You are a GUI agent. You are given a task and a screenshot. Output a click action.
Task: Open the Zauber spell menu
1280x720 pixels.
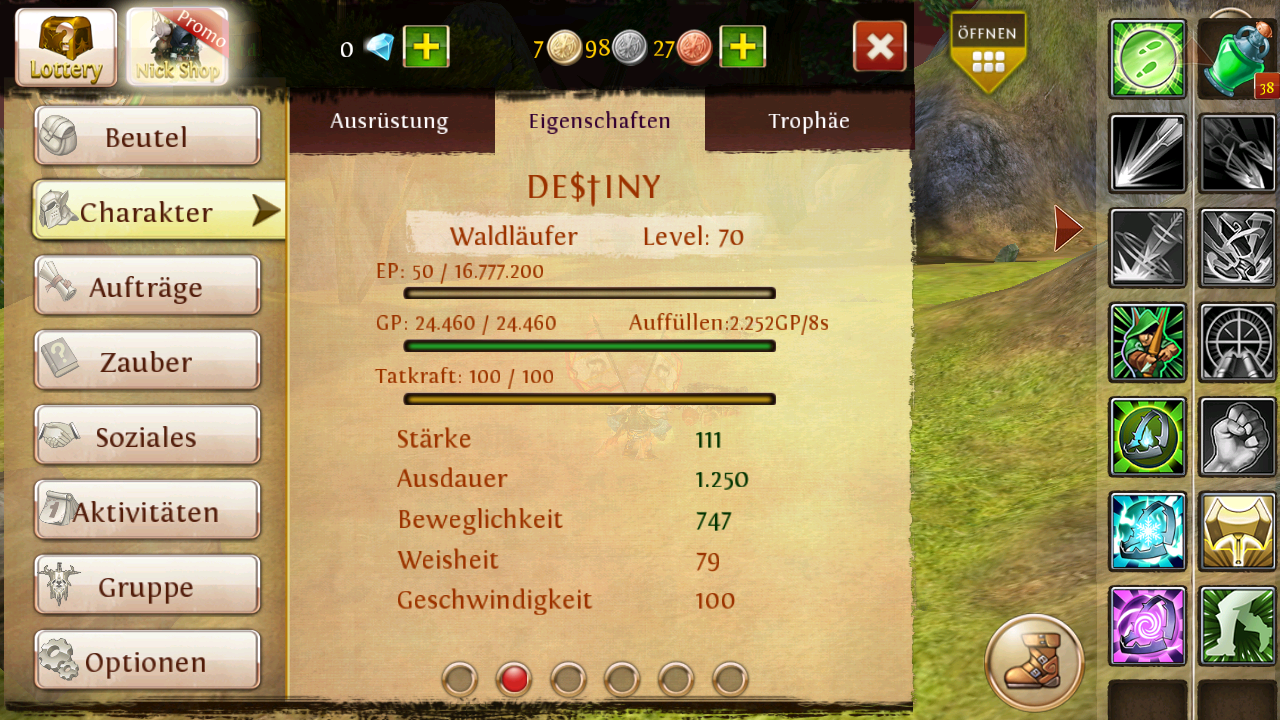click(x=147, y=361)
